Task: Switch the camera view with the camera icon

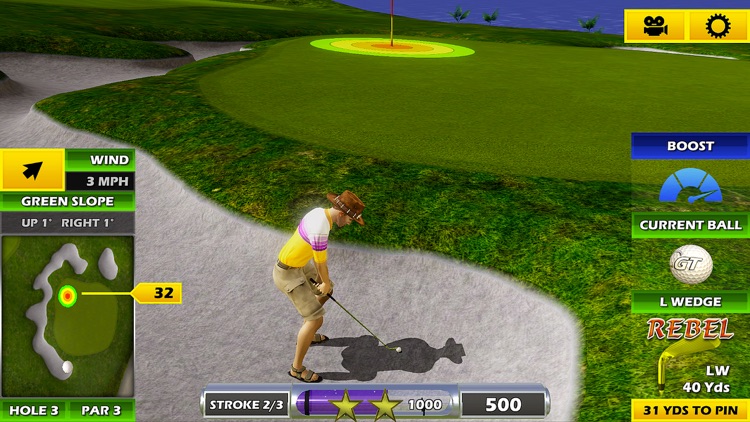Action: tap(656, 26)
